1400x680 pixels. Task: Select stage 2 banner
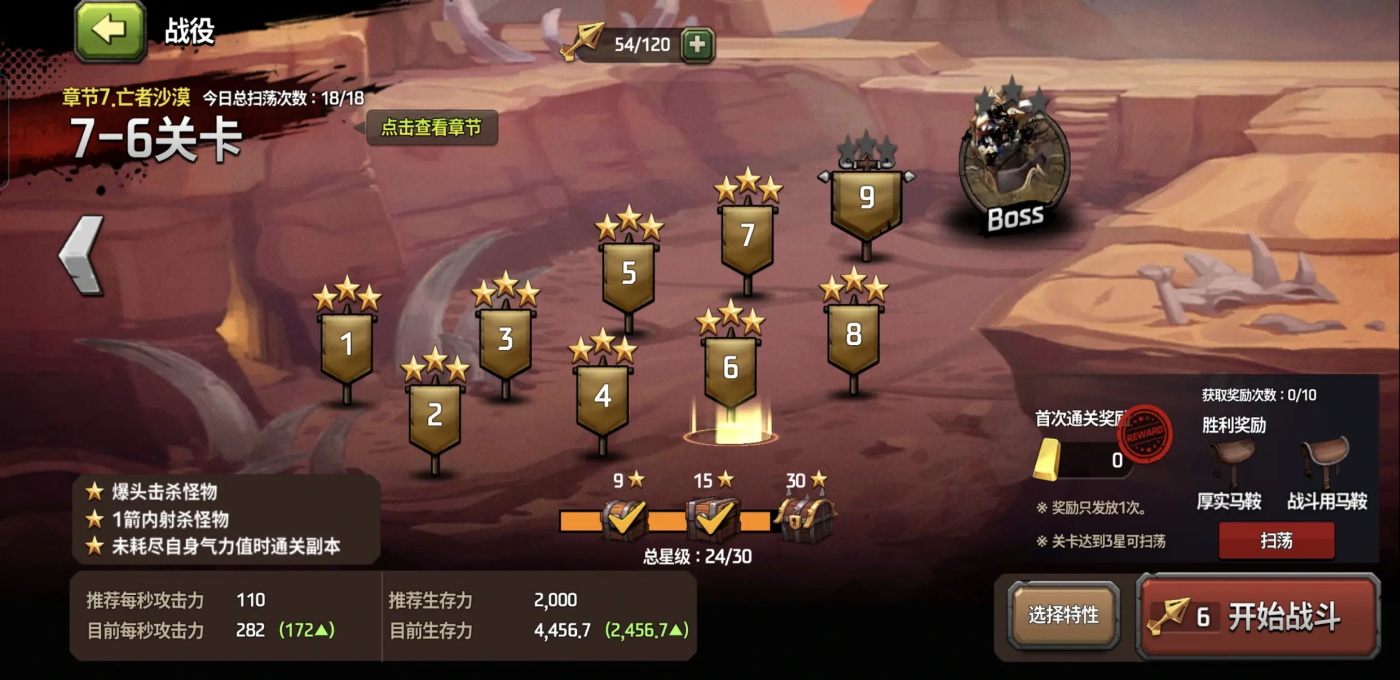pos(434,416)
